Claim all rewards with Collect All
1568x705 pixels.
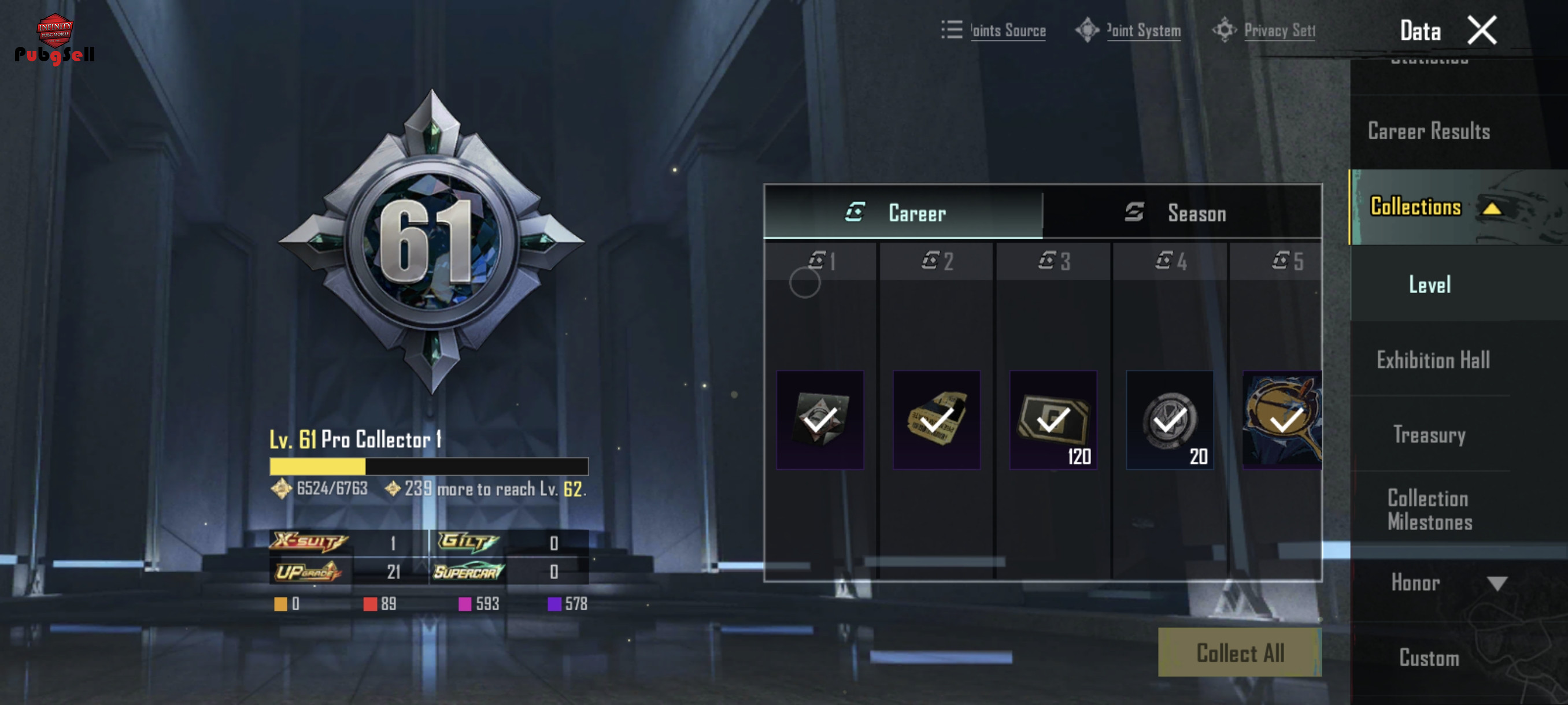(x=1239, y=652)
